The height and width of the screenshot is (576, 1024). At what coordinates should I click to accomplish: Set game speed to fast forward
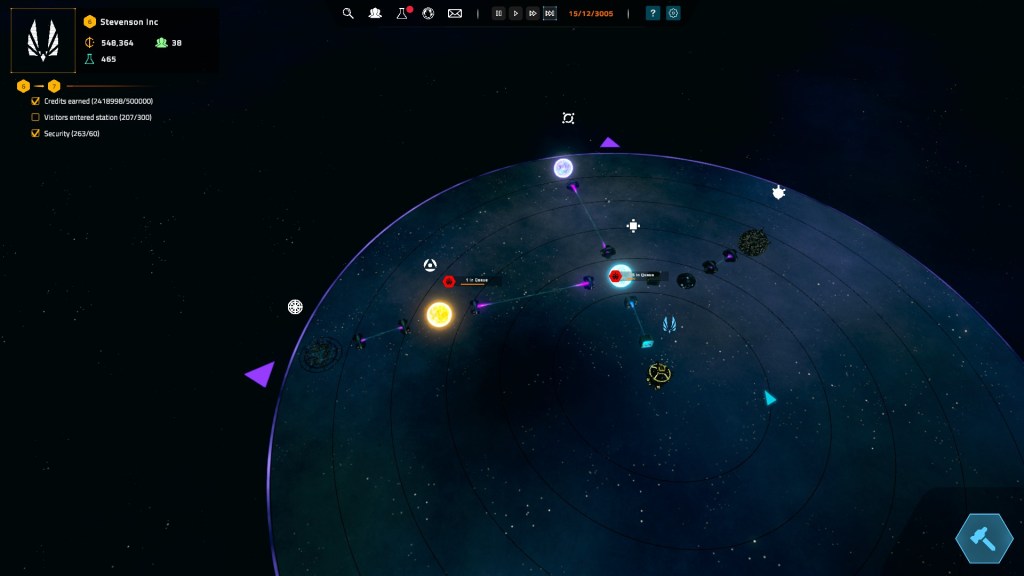point(532,13)
